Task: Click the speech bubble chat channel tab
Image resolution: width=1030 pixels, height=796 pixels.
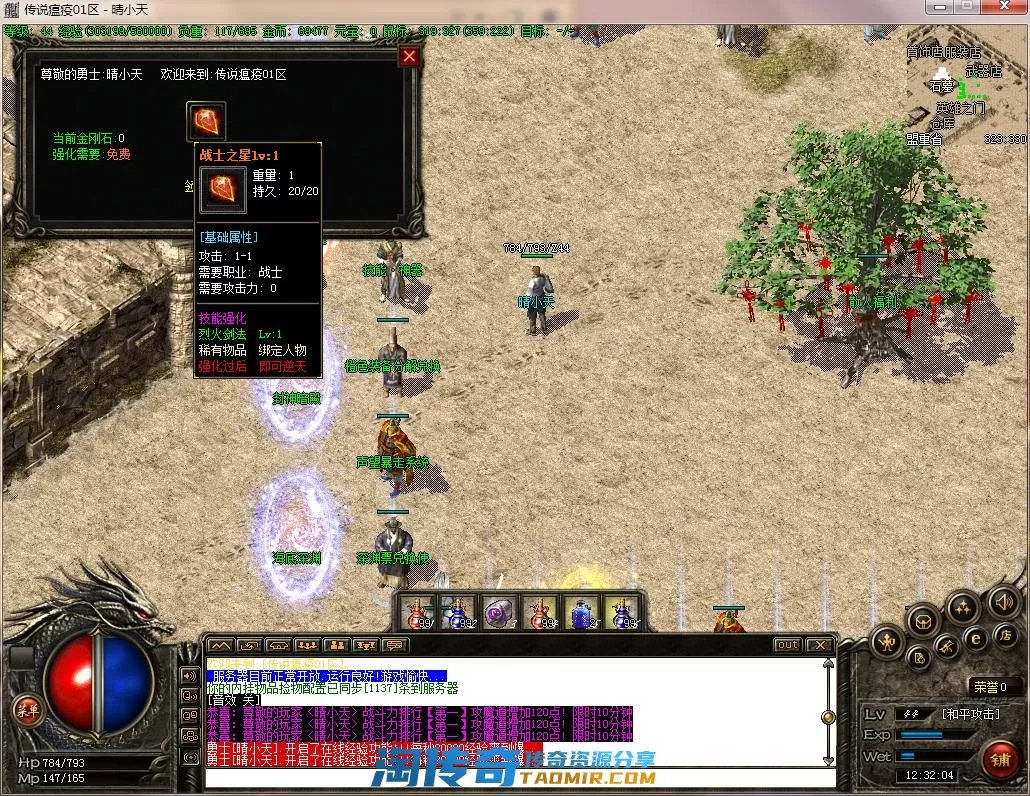Action: click(x=396, y=645)
